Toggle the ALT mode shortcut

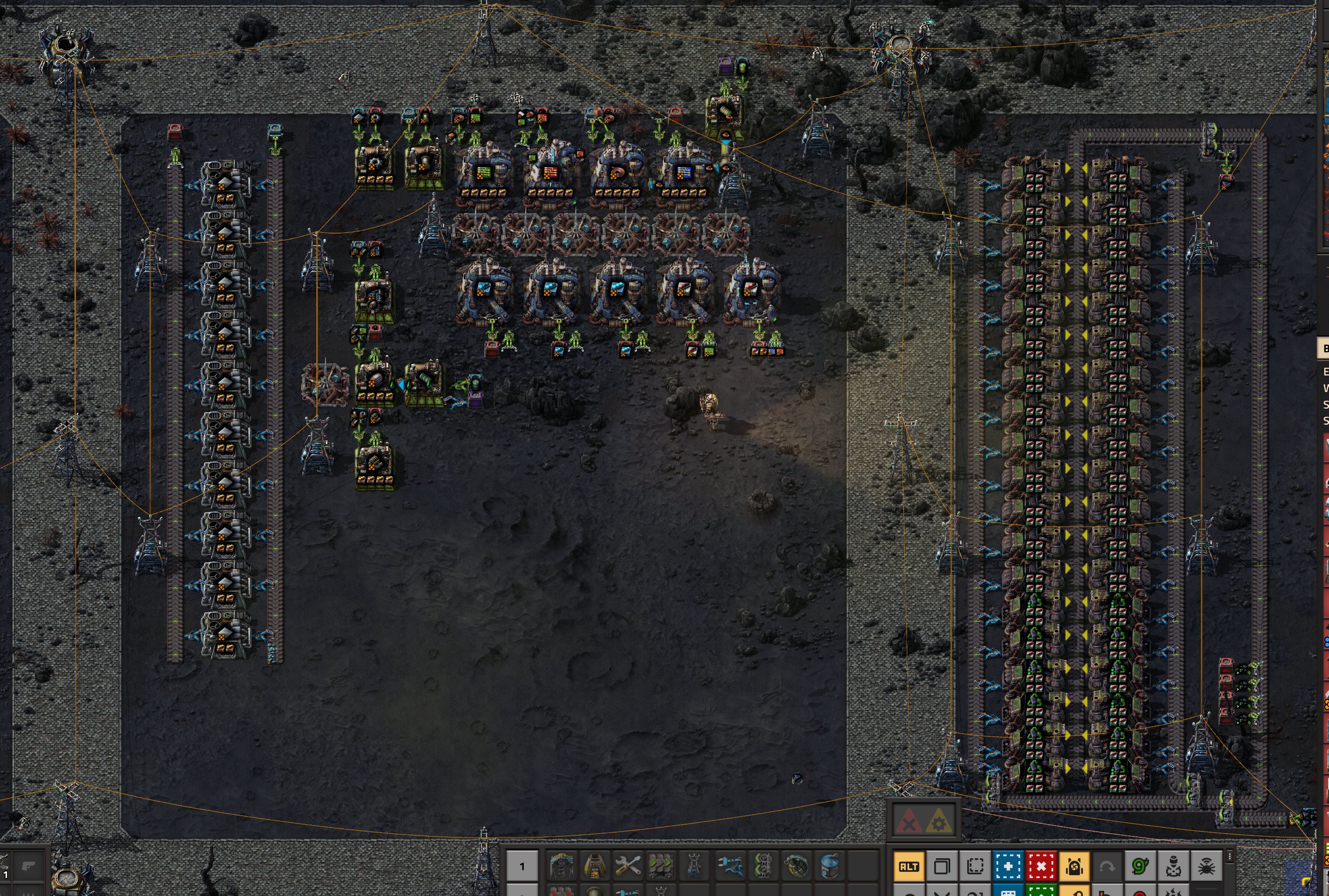coord(909,866)
